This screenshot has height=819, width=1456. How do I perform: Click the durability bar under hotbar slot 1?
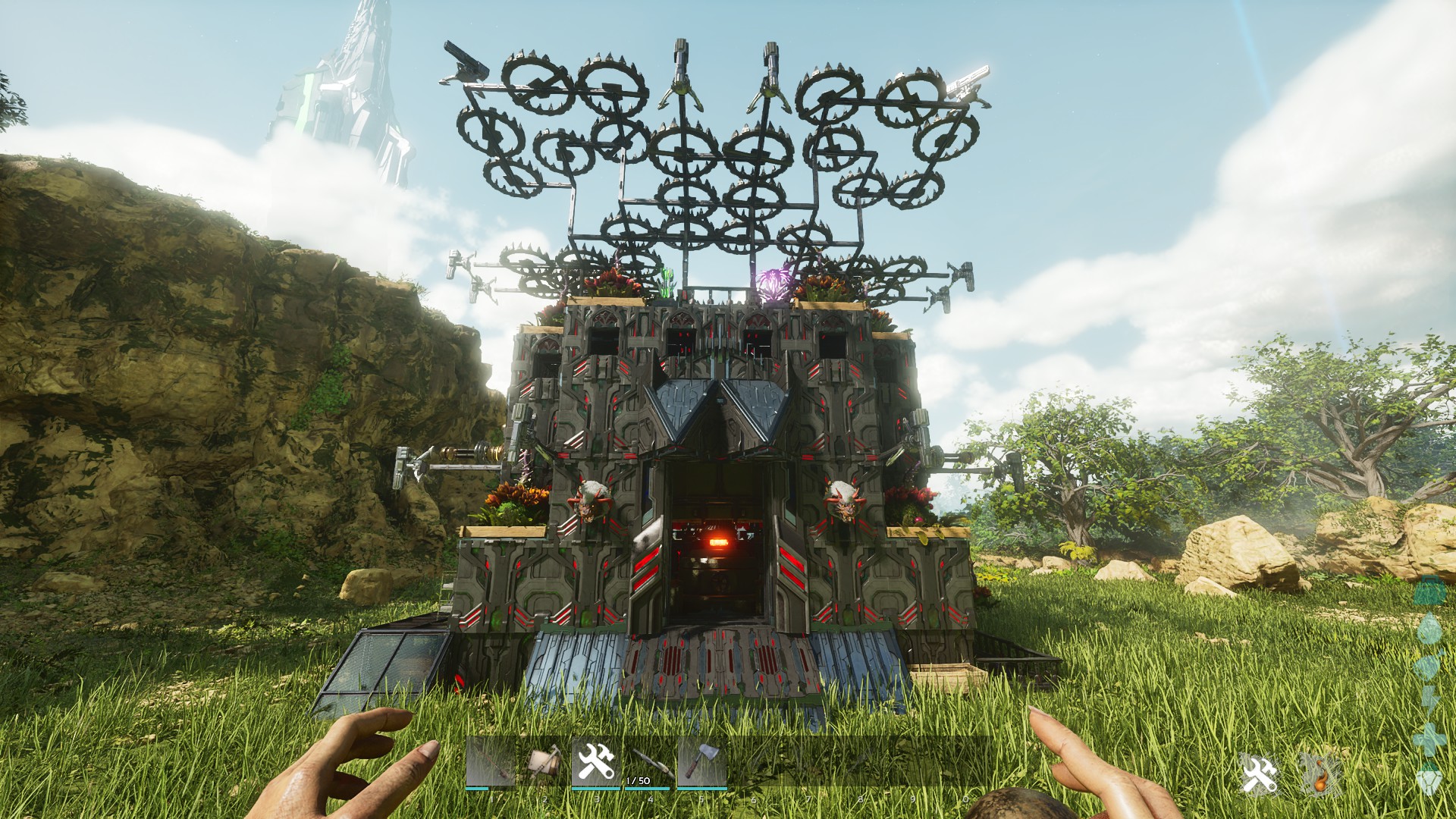(476, 787)
